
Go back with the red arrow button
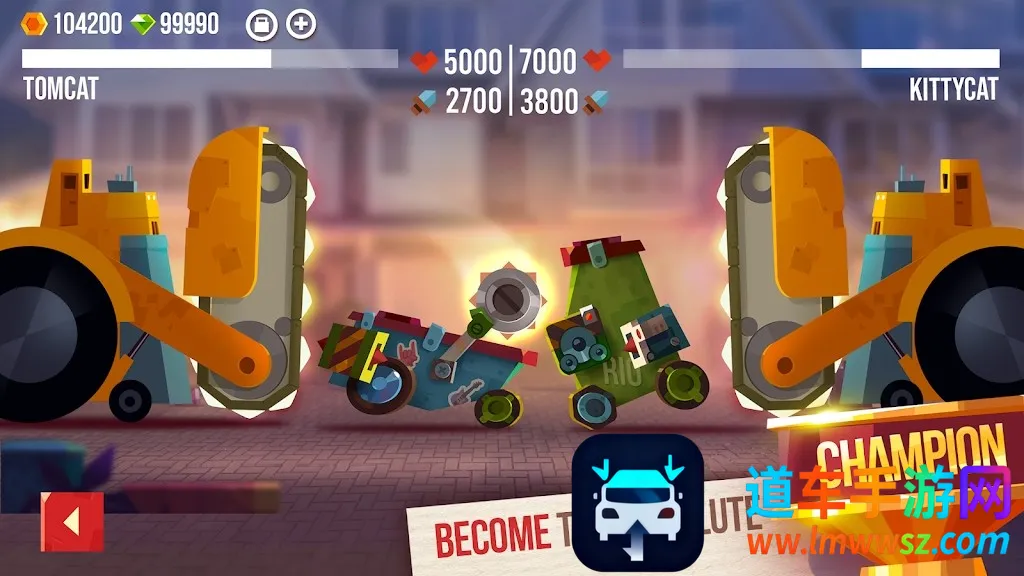[x=71, y=521]
